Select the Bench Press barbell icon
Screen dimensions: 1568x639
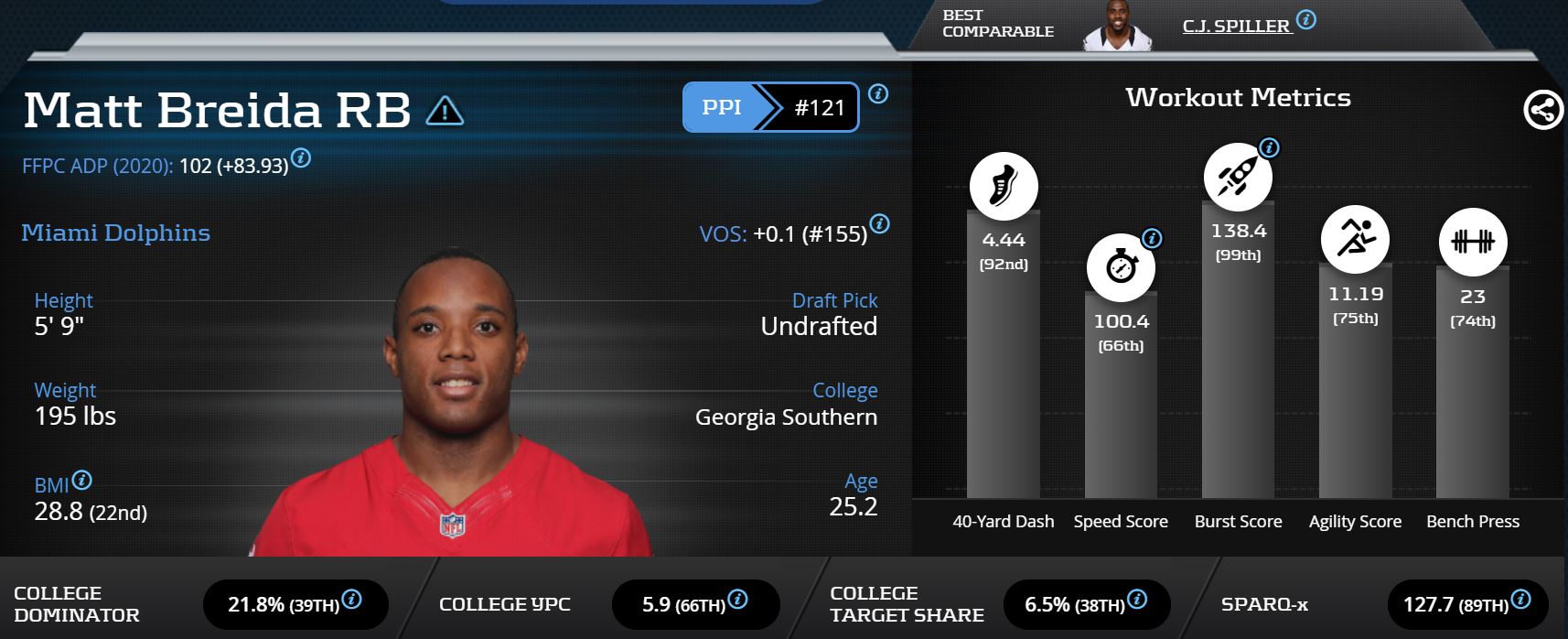coord(1472,242)
